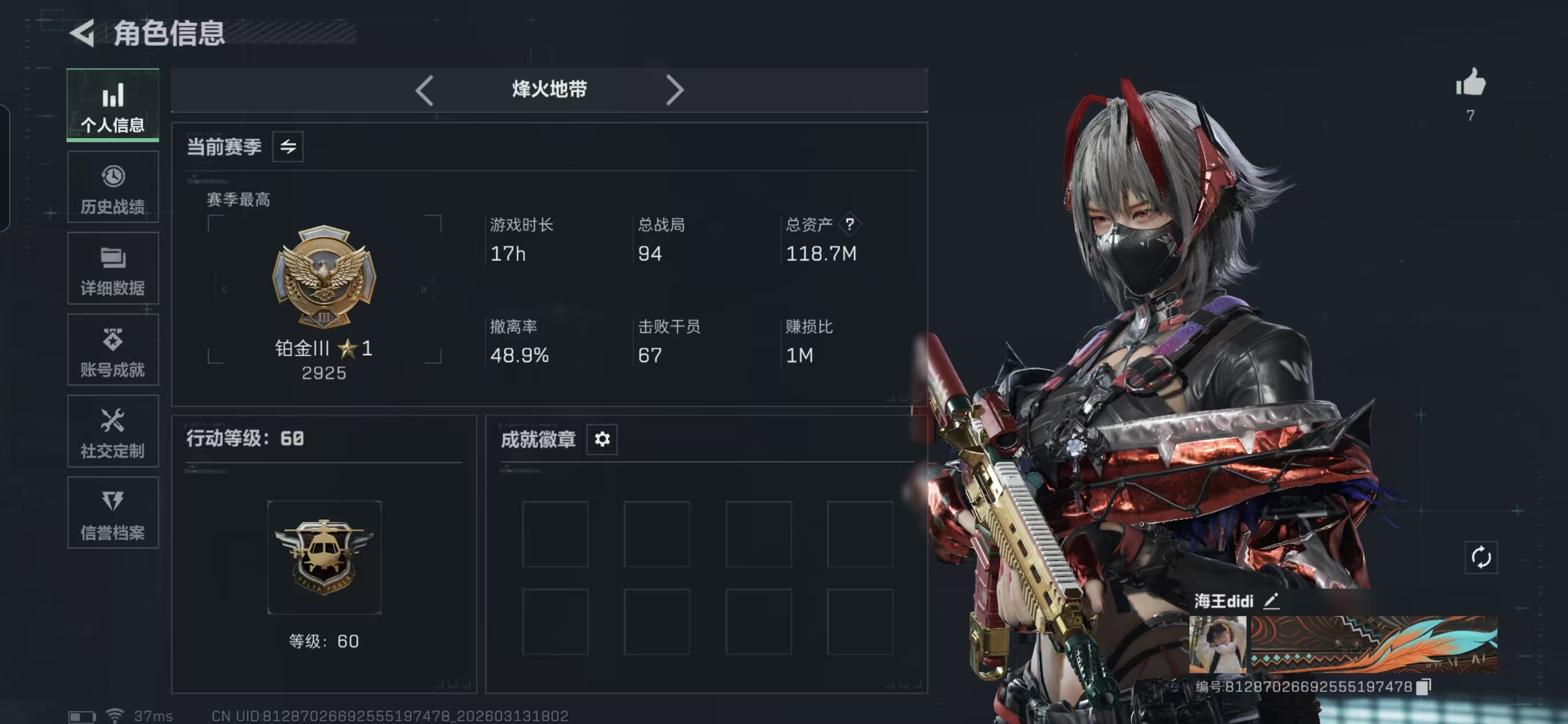Screen dimensions: 1568x724
Task: Copy the player ID number
Action: pyautogui.click(x=1423, y=687)
